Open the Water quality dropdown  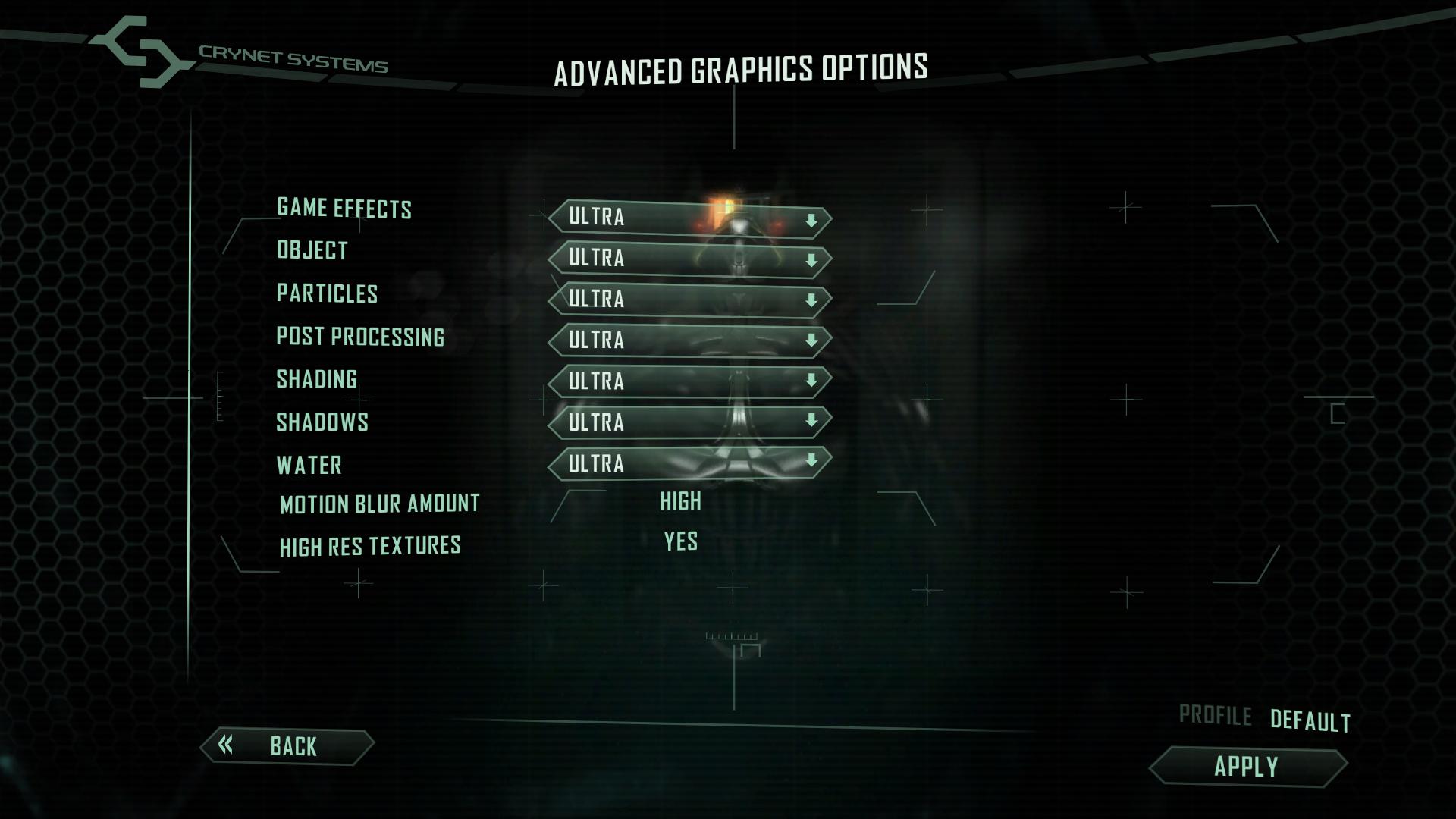pyautogui.click(x=689, y=463)
